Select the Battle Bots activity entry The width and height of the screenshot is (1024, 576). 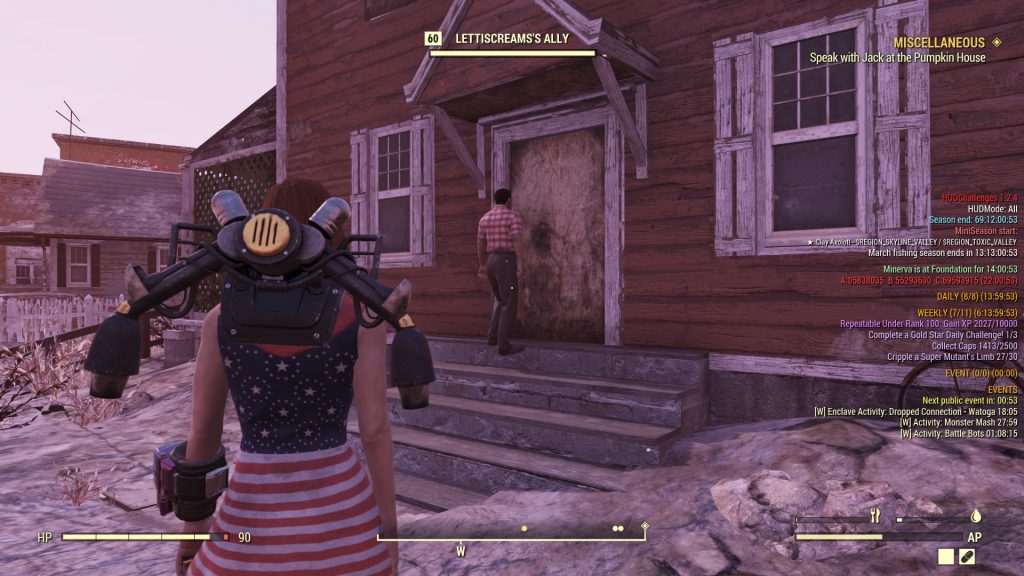click(x=958, y=434)
